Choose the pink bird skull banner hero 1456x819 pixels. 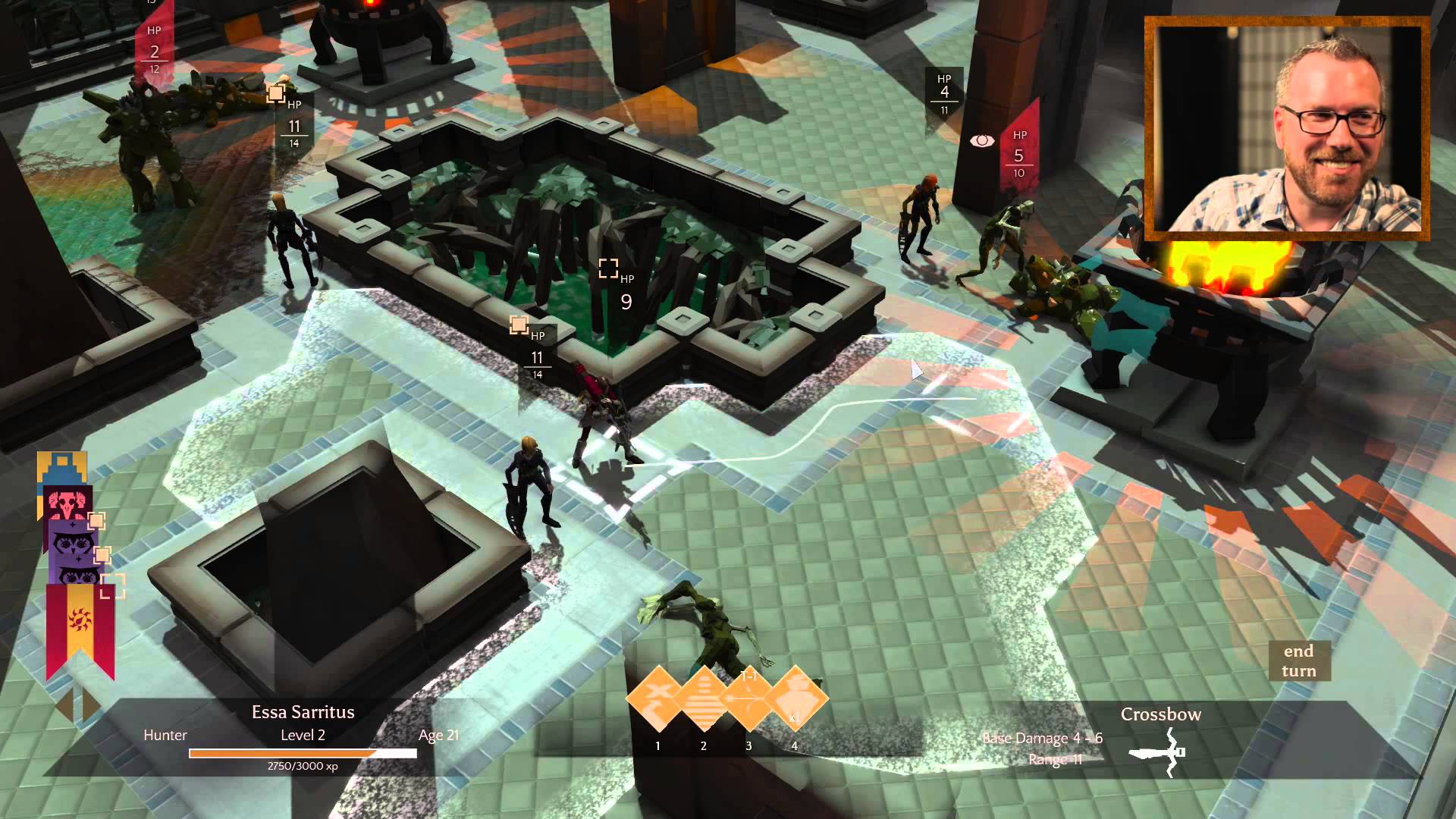[67, 504]
